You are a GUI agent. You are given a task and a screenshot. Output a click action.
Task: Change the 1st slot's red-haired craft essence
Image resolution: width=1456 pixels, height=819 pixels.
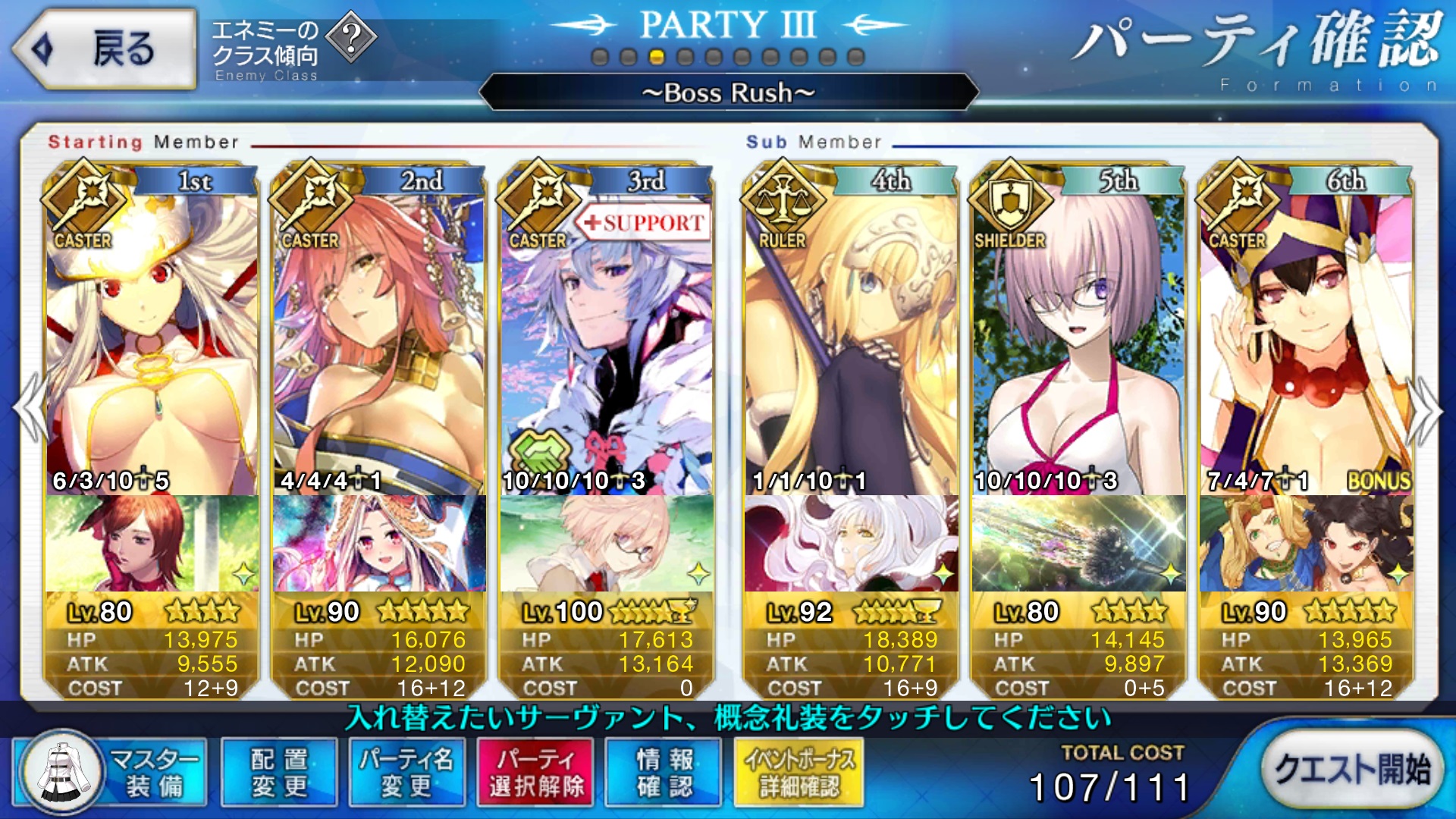point(152,543)
